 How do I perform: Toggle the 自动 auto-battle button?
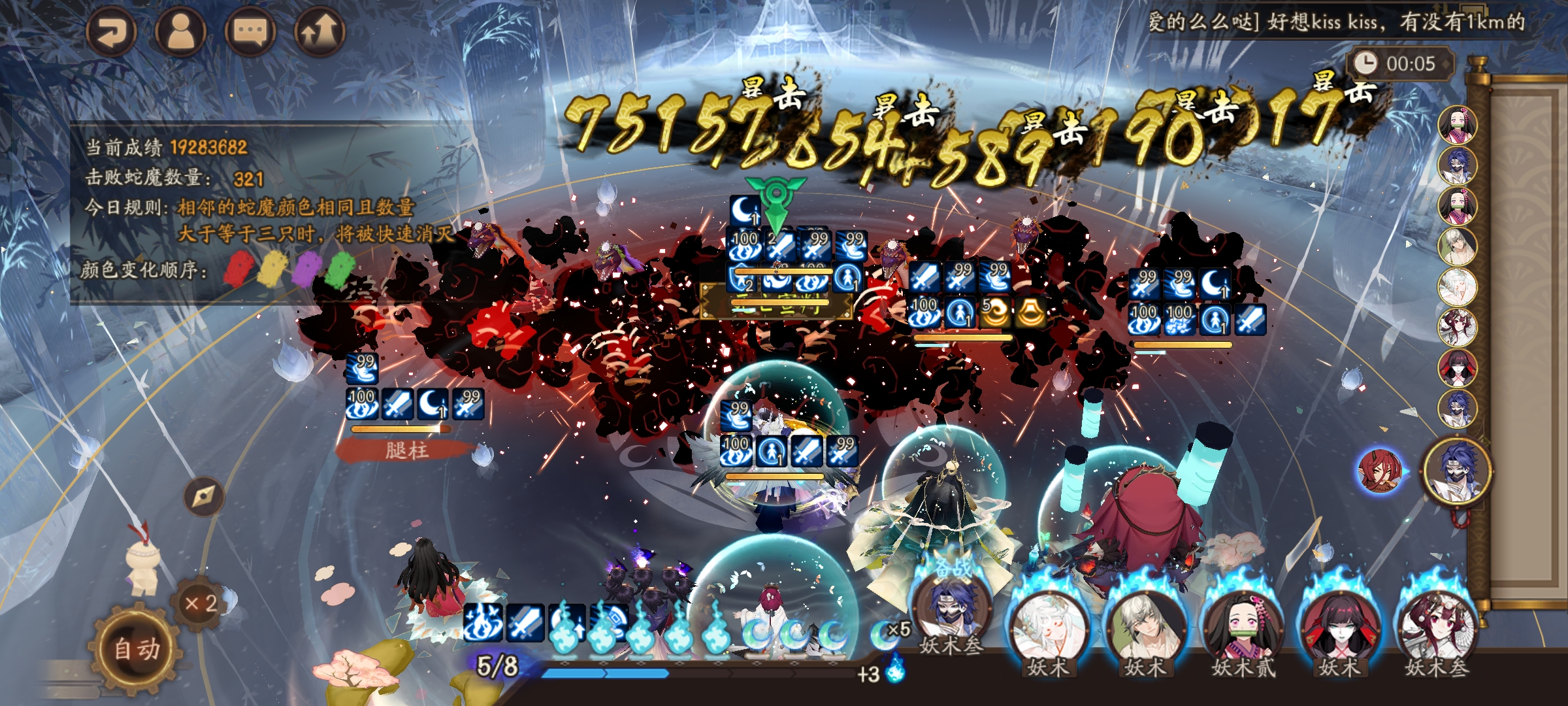(137, 648)
